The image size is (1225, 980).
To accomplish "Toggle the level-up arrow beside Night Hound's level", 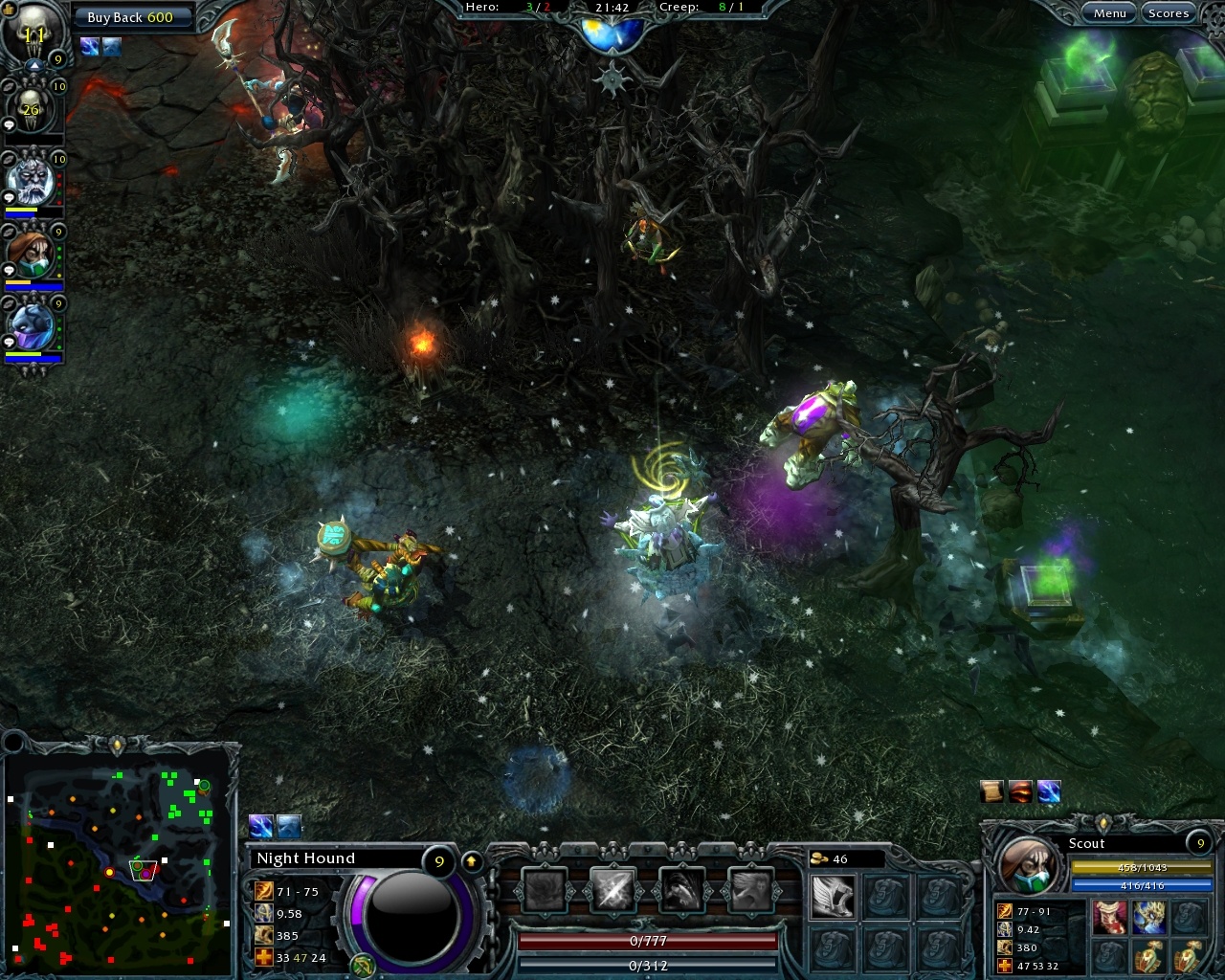I will (469, 861).
